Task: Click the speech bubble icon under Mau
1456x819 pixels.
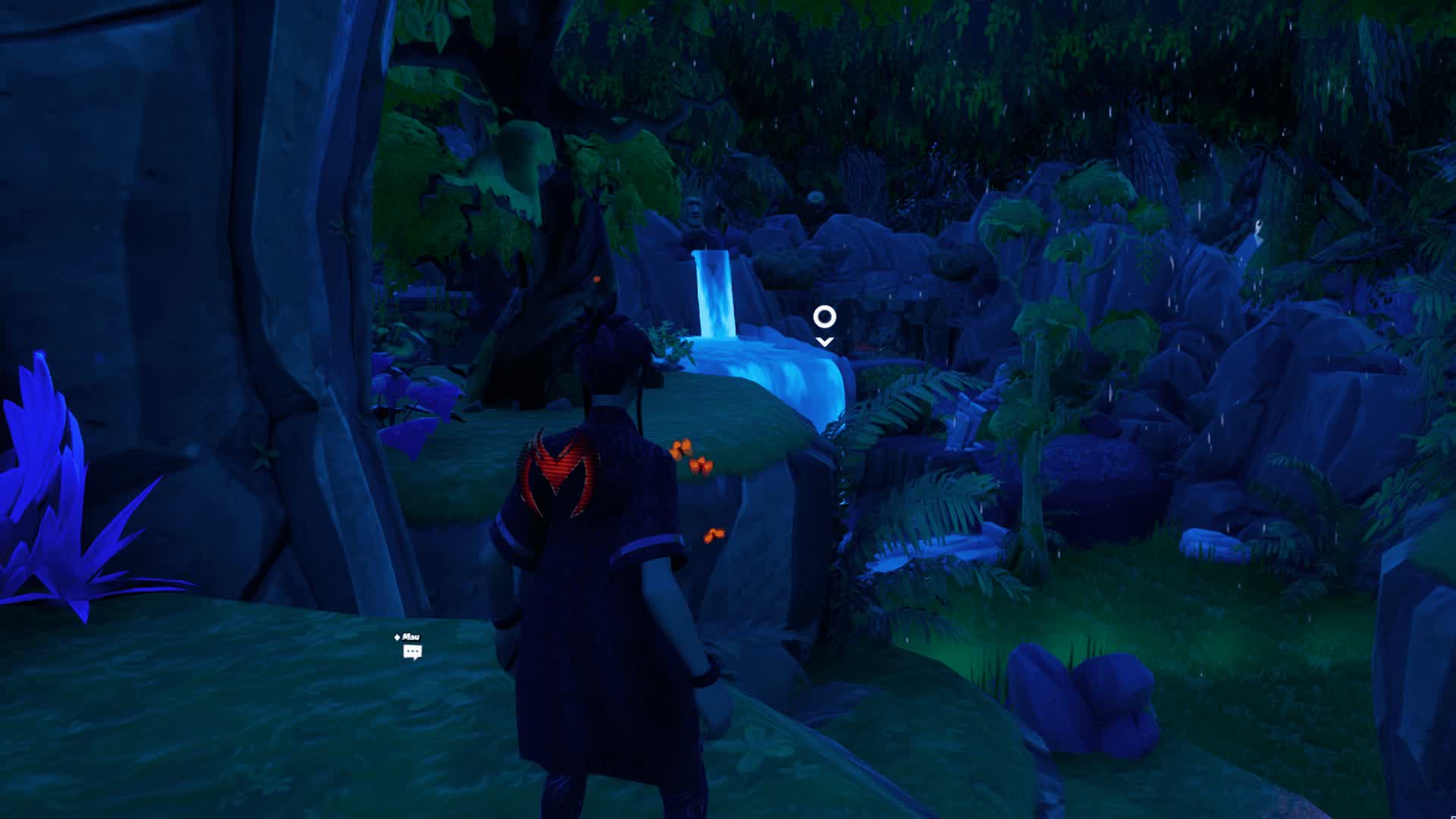Action: click(412, 652)
